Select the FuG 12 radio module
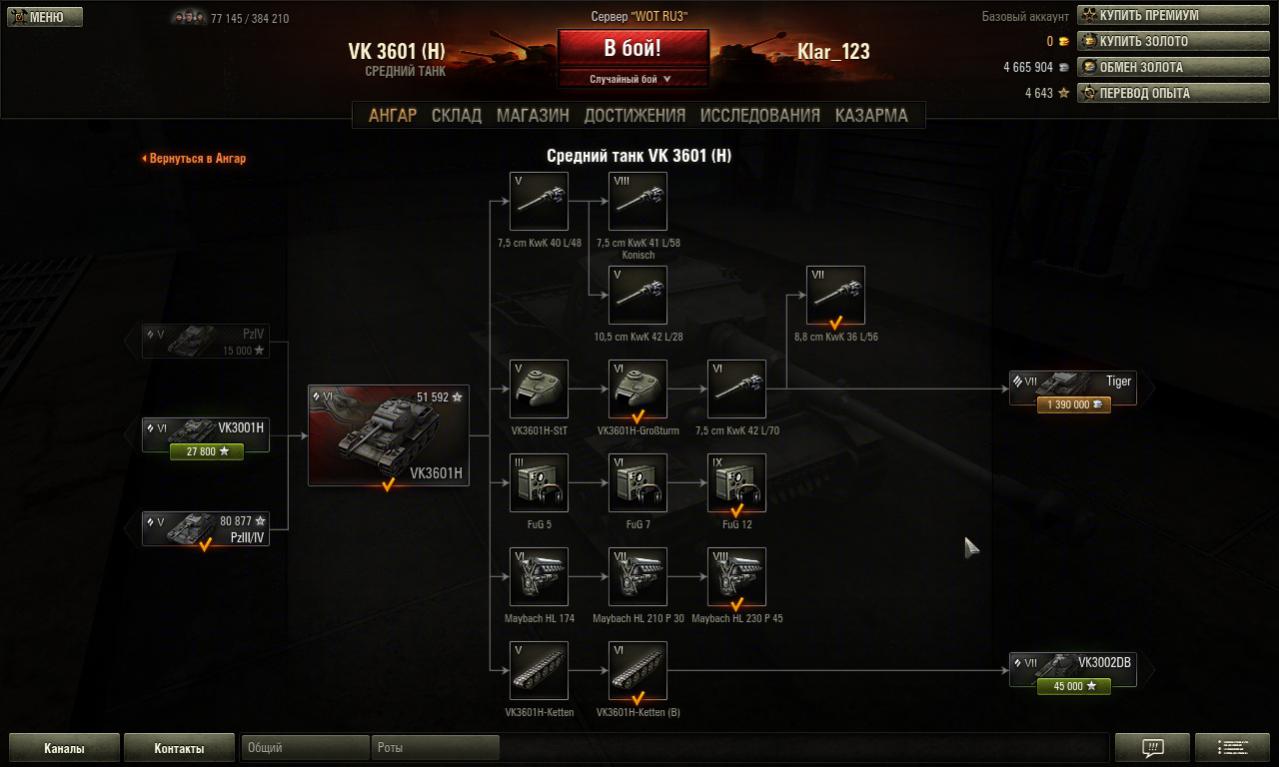The image size is (1279, 767). (737, 483)
